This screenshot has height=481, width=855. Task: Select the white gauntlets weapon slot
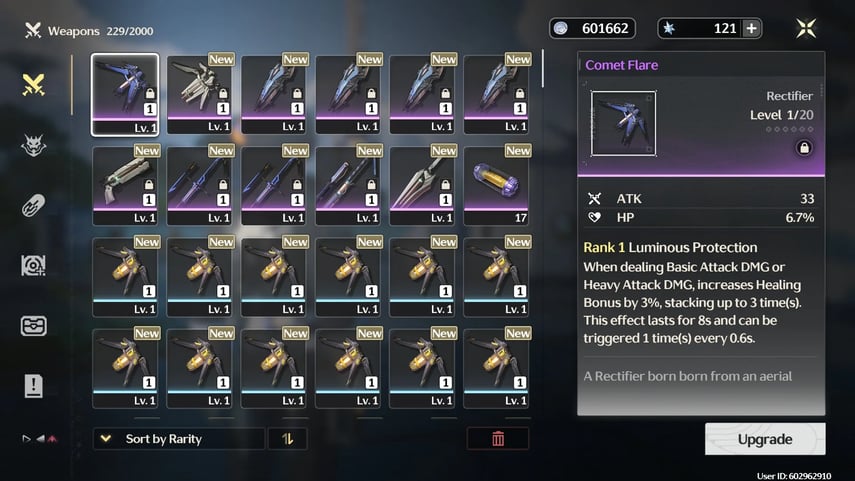point(199,94)
